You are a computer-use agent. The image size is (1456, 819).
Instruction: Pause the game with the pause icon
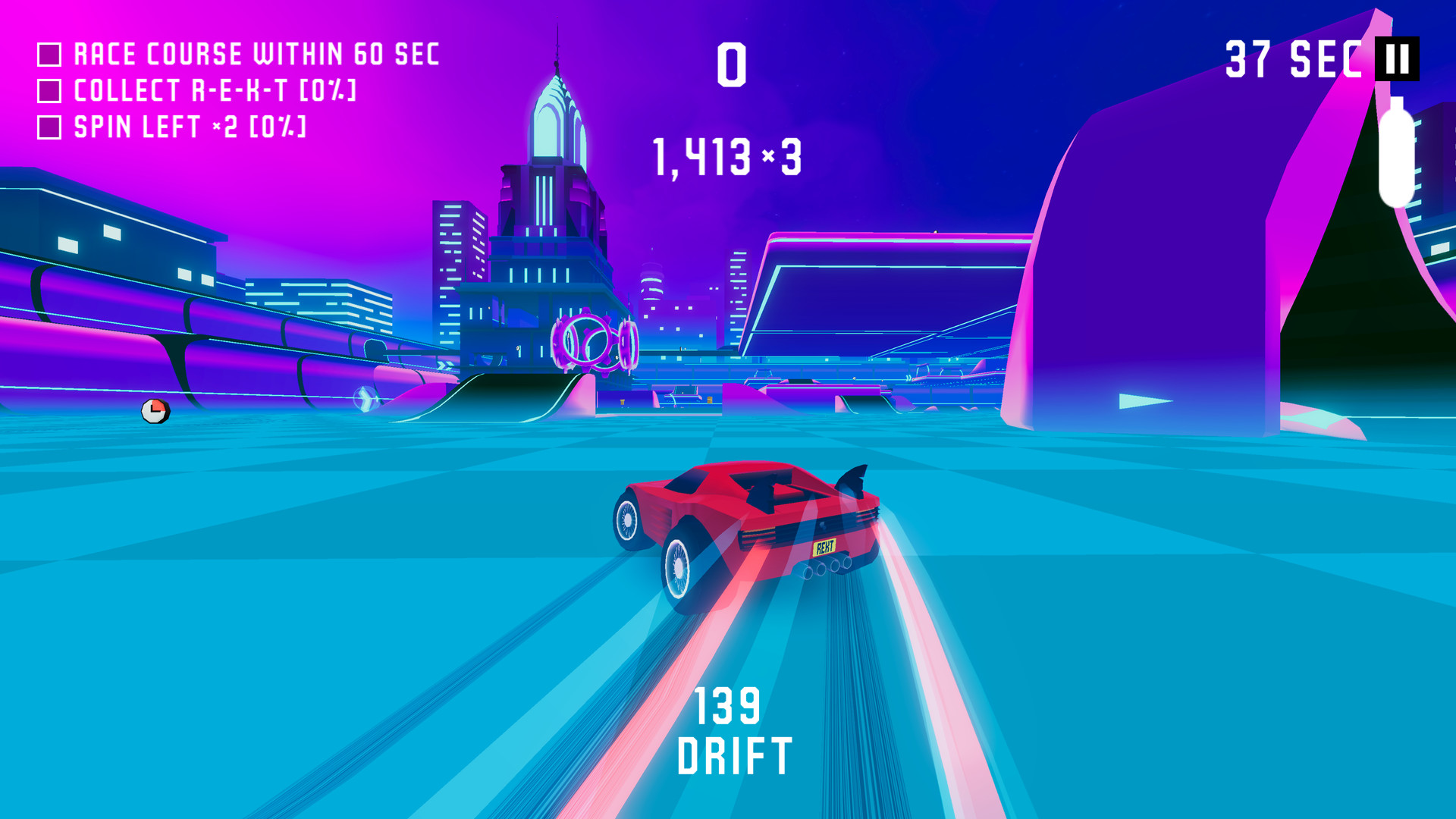1398,60
